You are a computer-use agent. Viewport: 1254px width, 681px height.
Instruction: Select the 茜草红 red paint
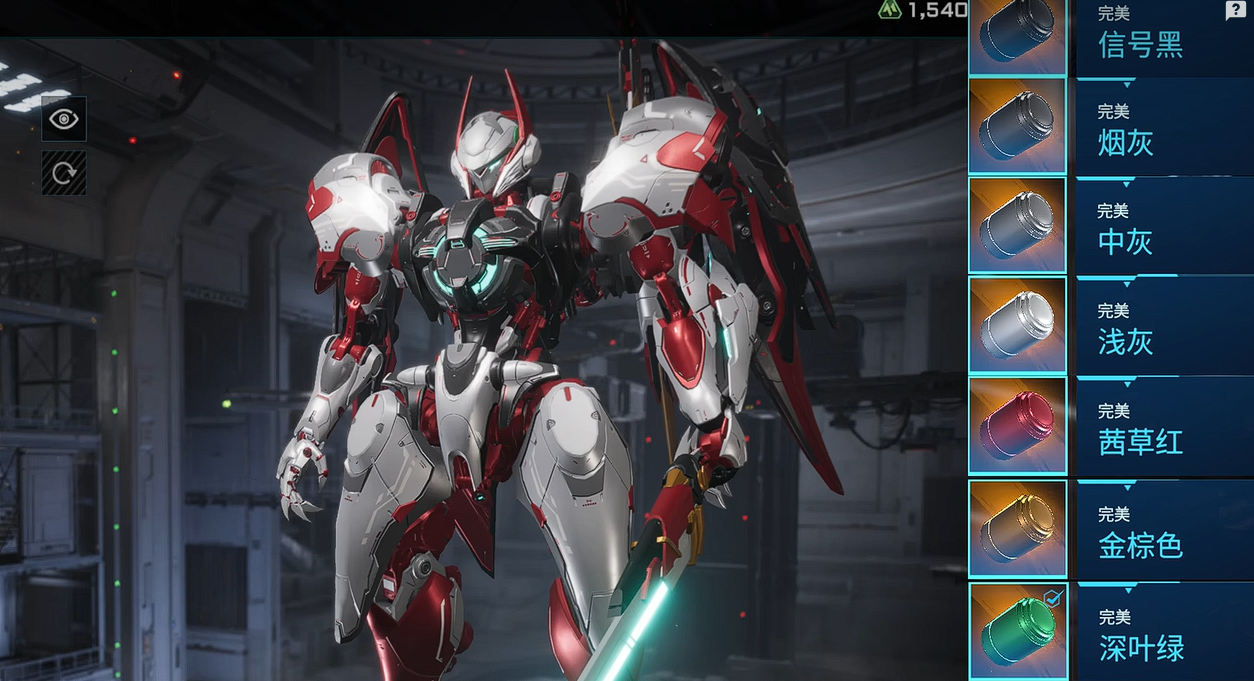pos(1017,425)
